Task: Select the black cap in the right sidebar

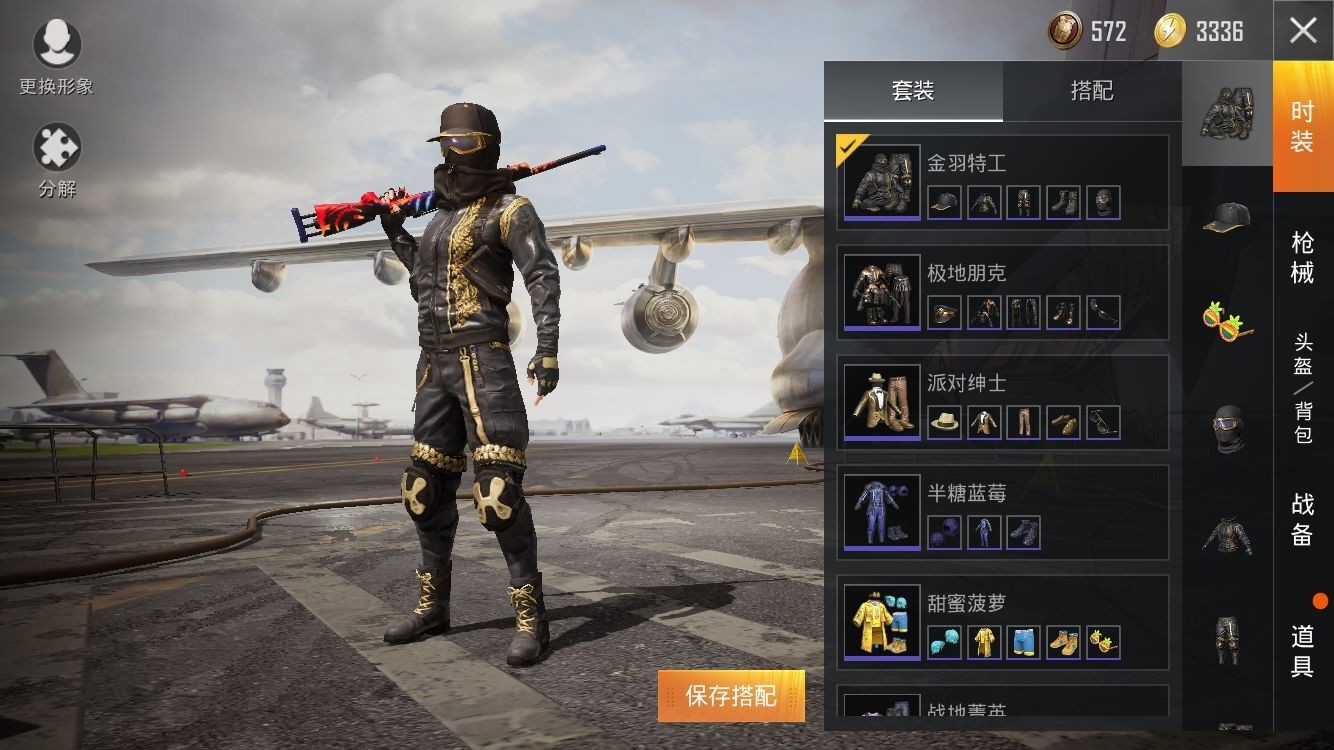Action: point(1228,220)
